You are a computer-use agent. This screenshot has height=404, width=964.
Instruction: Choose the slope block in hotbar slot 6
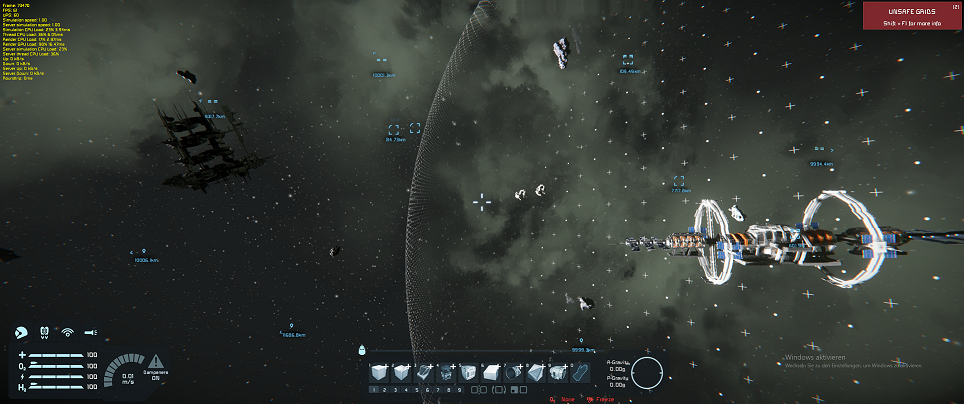pos(493,372)
